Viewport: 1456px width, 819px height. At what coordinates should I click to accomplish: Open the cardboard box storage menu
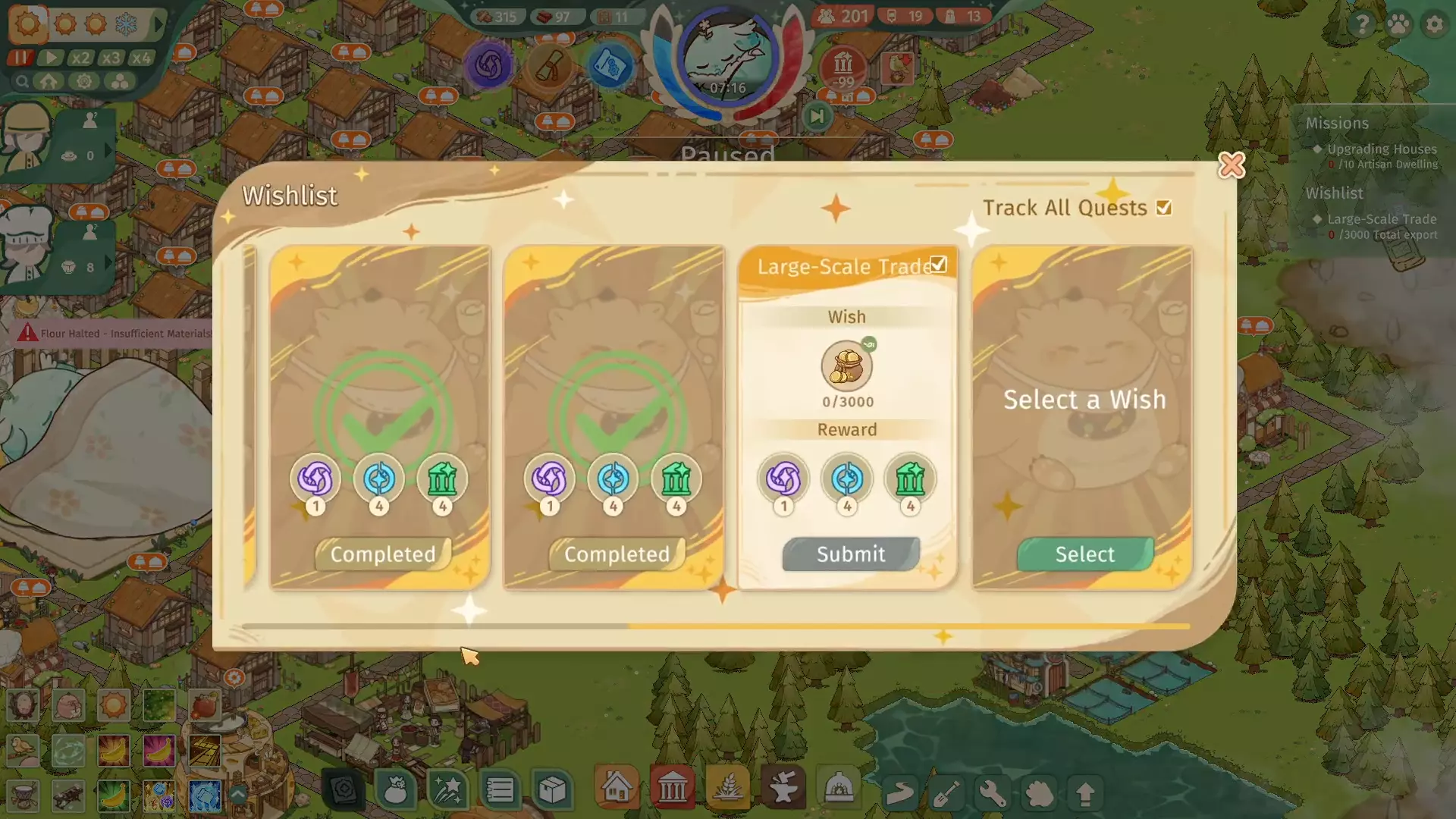tap(552, 790)
